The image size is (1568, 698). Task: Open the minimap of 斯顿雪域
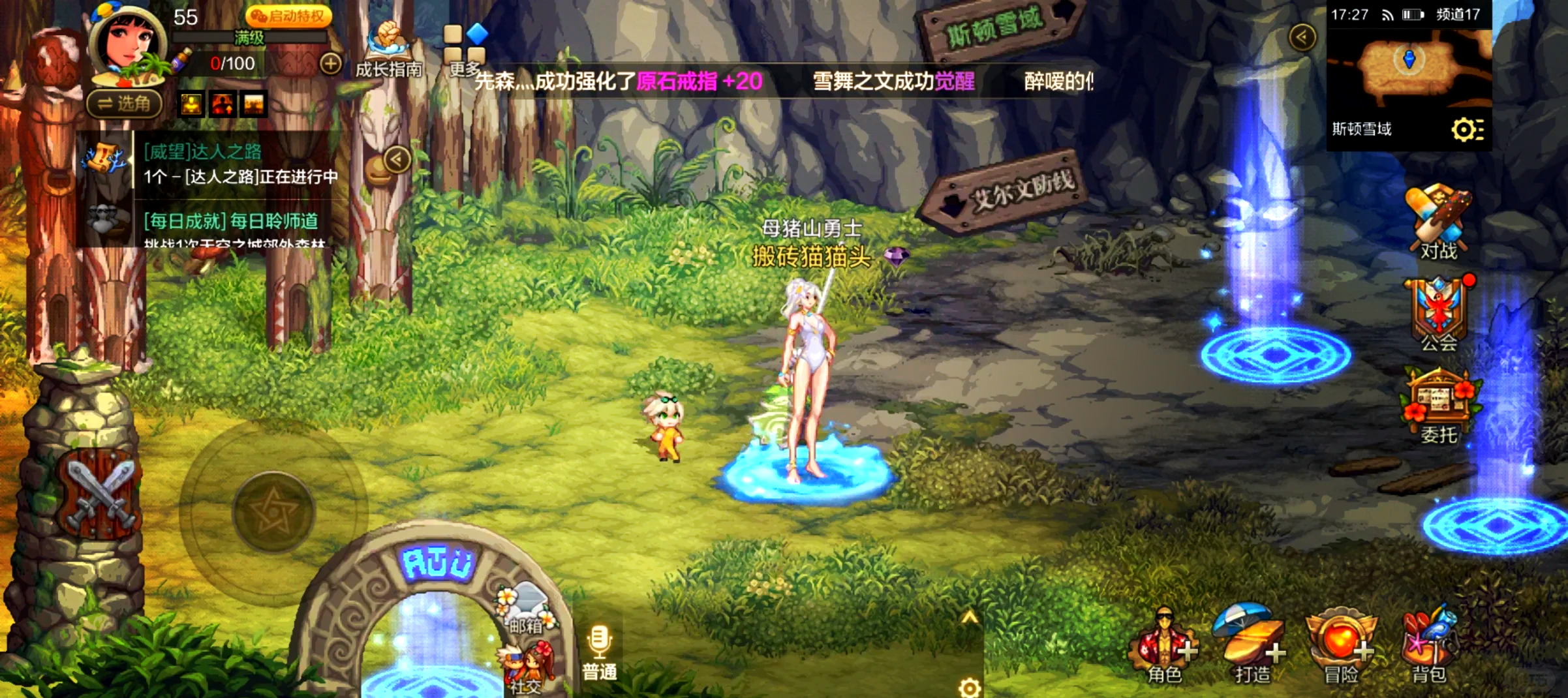1409,65
